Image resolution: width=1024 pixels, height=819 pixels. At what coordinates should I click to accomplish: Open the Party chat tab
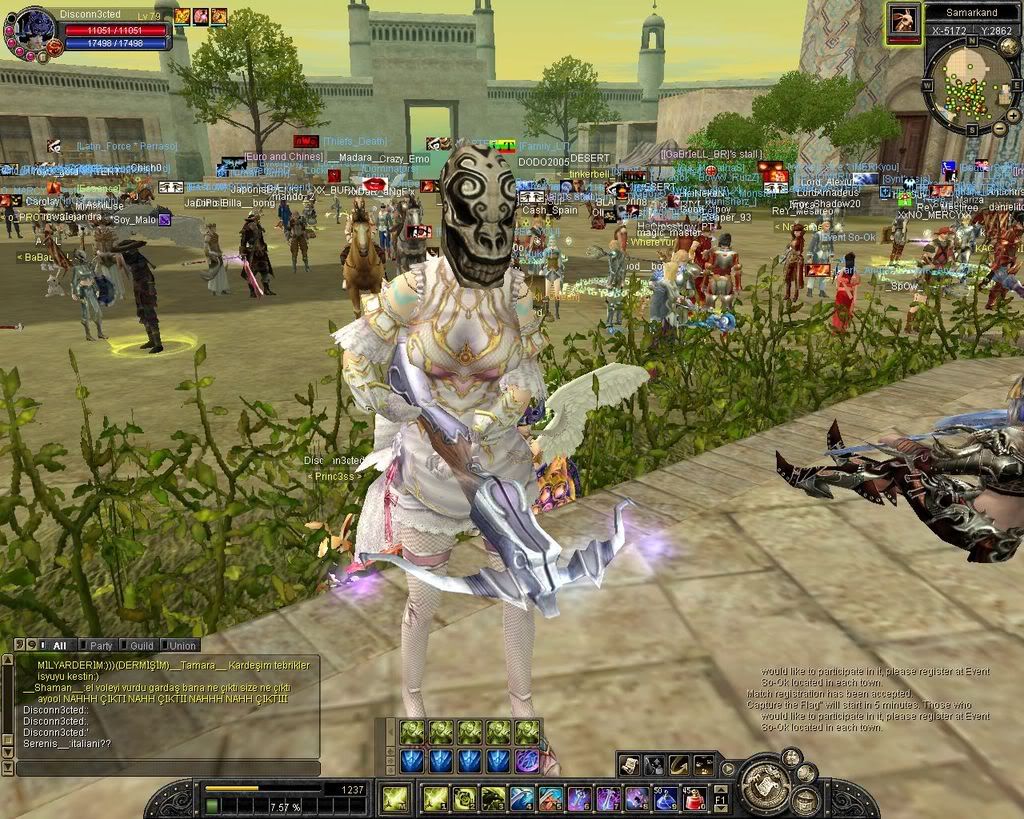pos(101,645)
